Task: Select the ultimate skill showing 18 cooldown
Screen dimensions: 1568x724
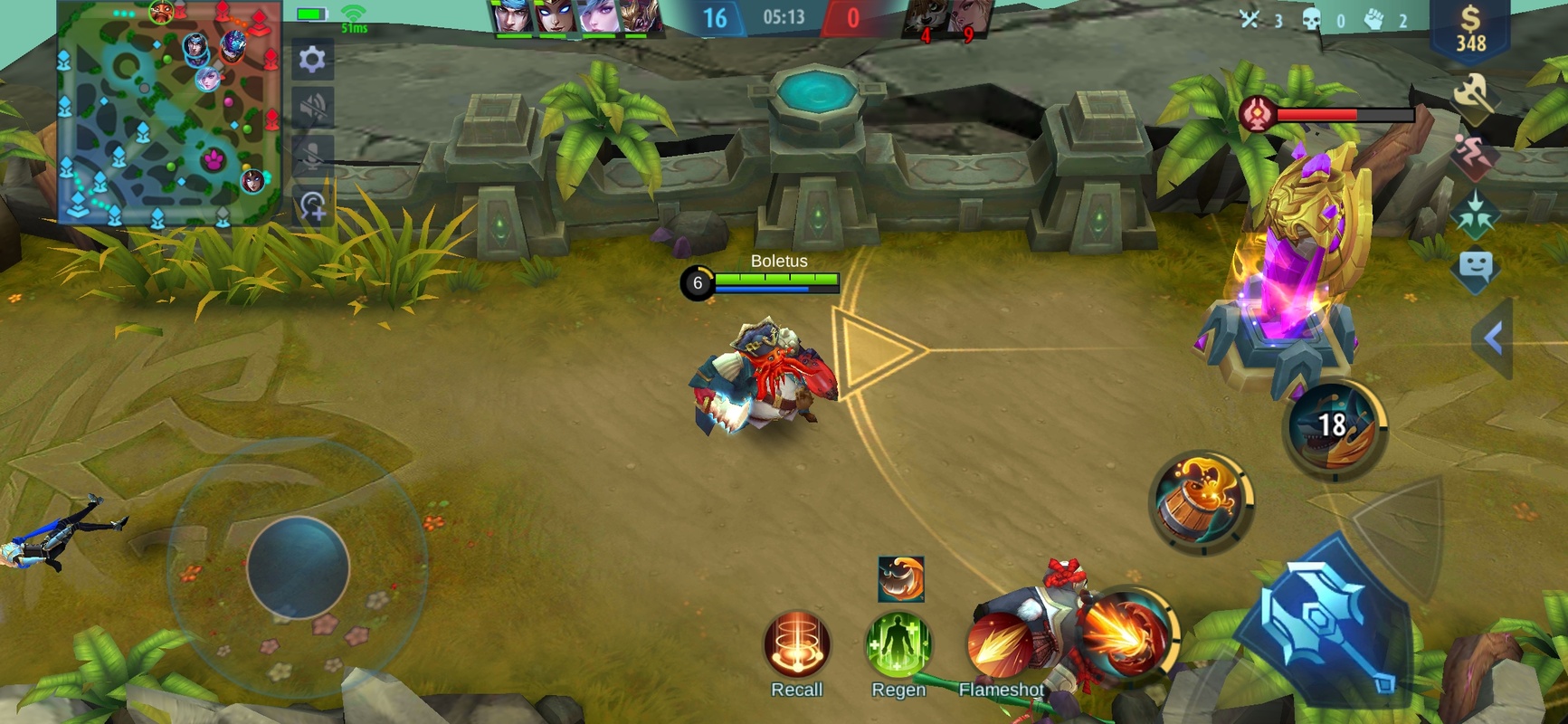Action: coord(1334,426)
